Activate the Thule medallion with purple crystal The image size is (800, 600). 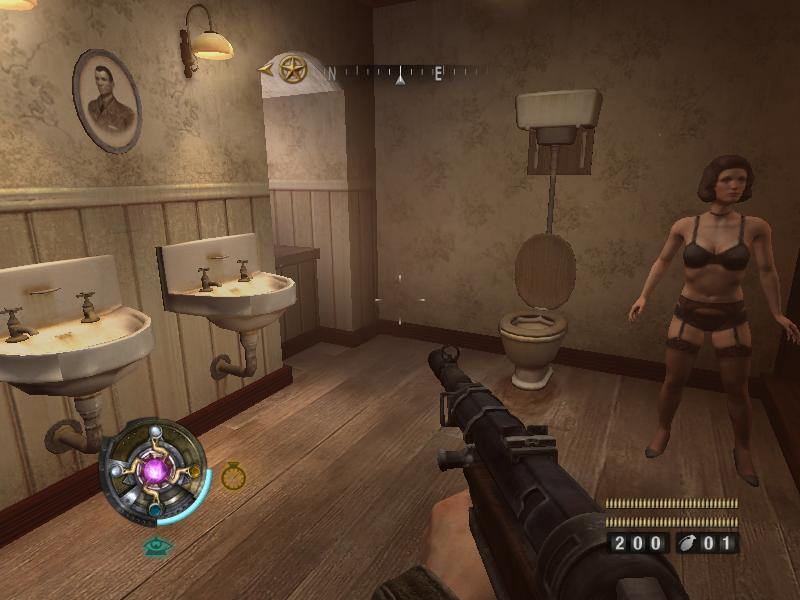[x=153, y=471]
